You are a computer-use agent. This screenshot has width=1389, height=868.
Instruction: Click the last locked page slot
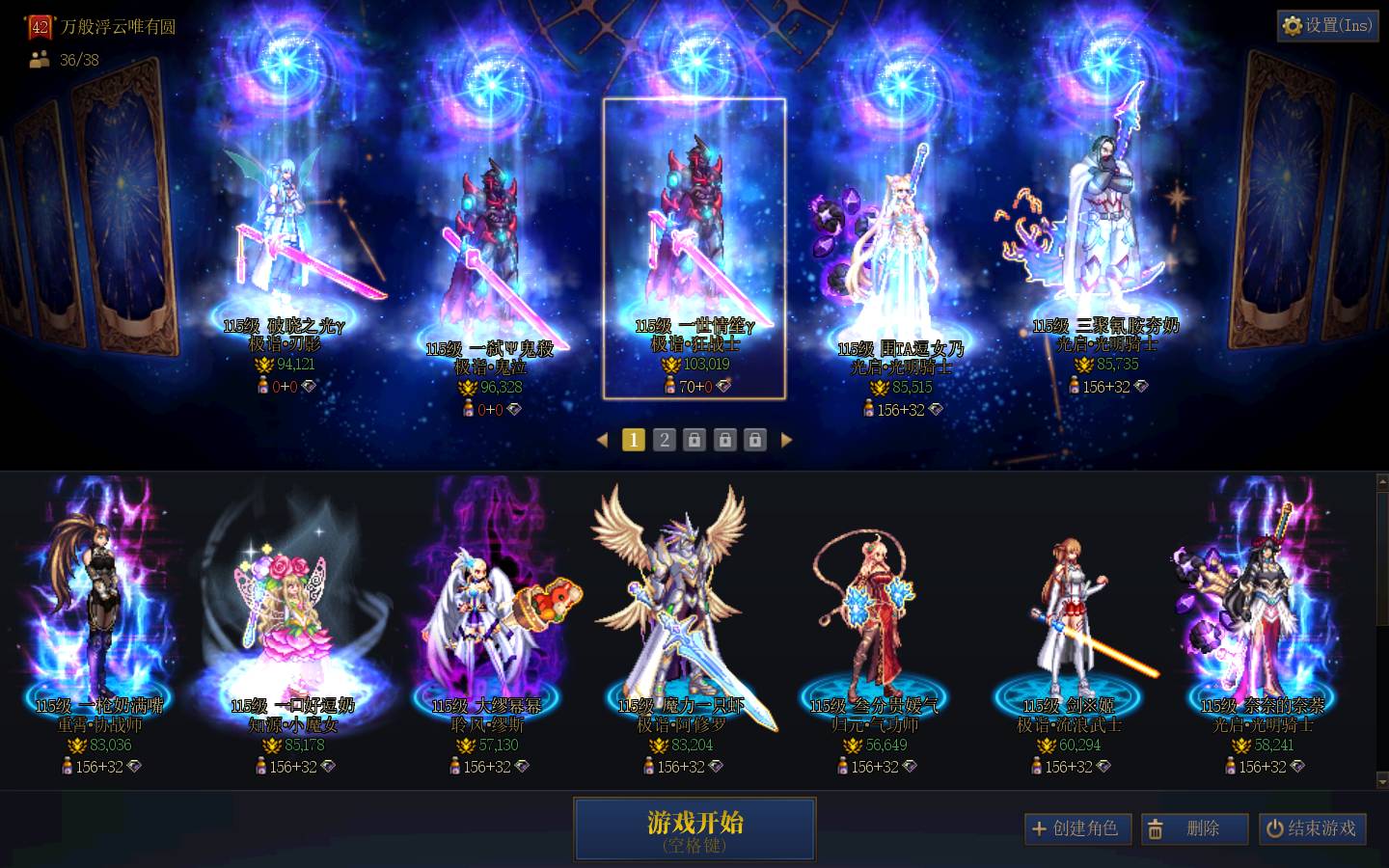point(755,440)
